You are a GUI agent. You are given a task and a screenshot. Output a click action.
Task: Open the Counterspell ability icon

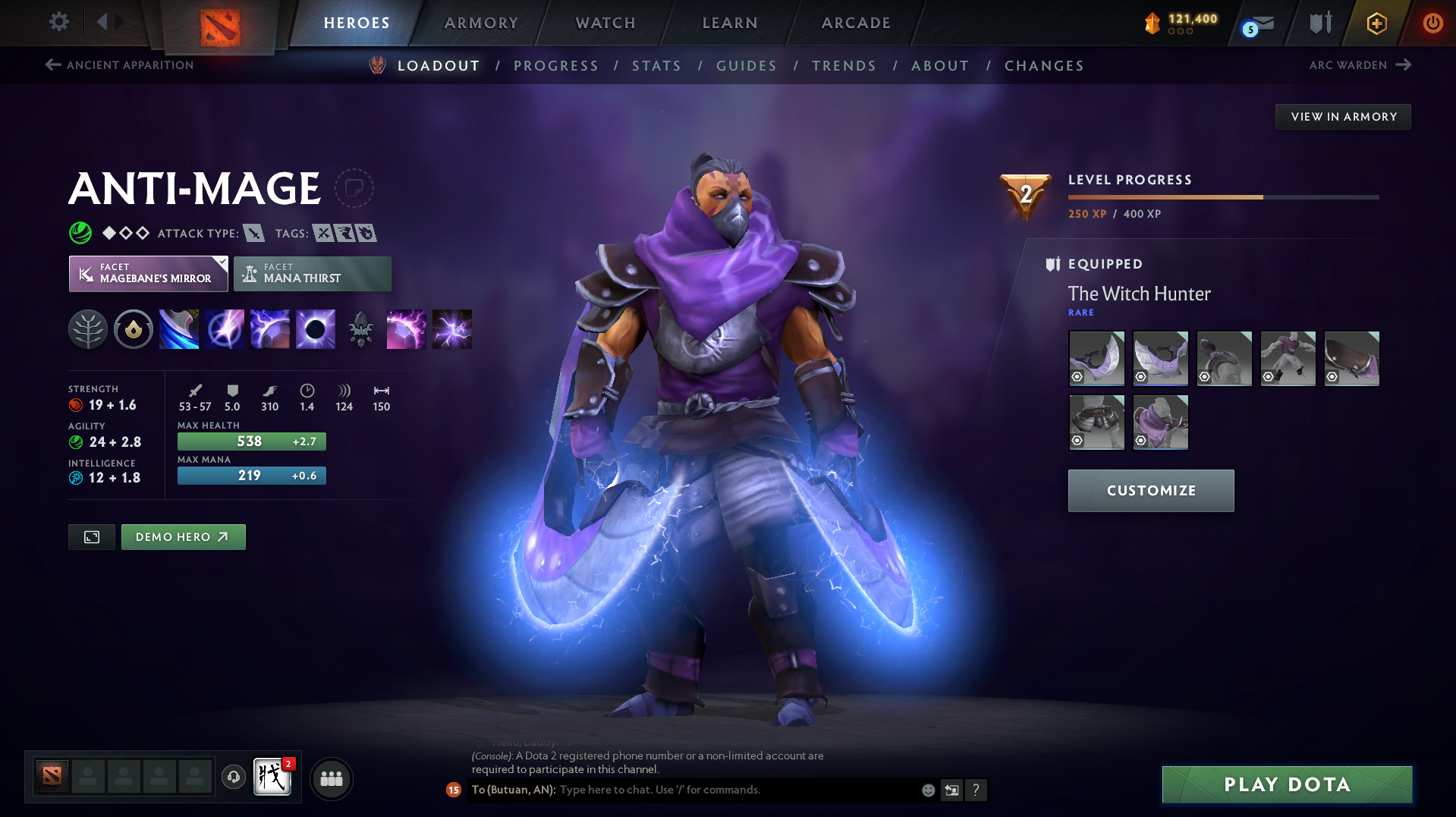(x=269, y=328)
